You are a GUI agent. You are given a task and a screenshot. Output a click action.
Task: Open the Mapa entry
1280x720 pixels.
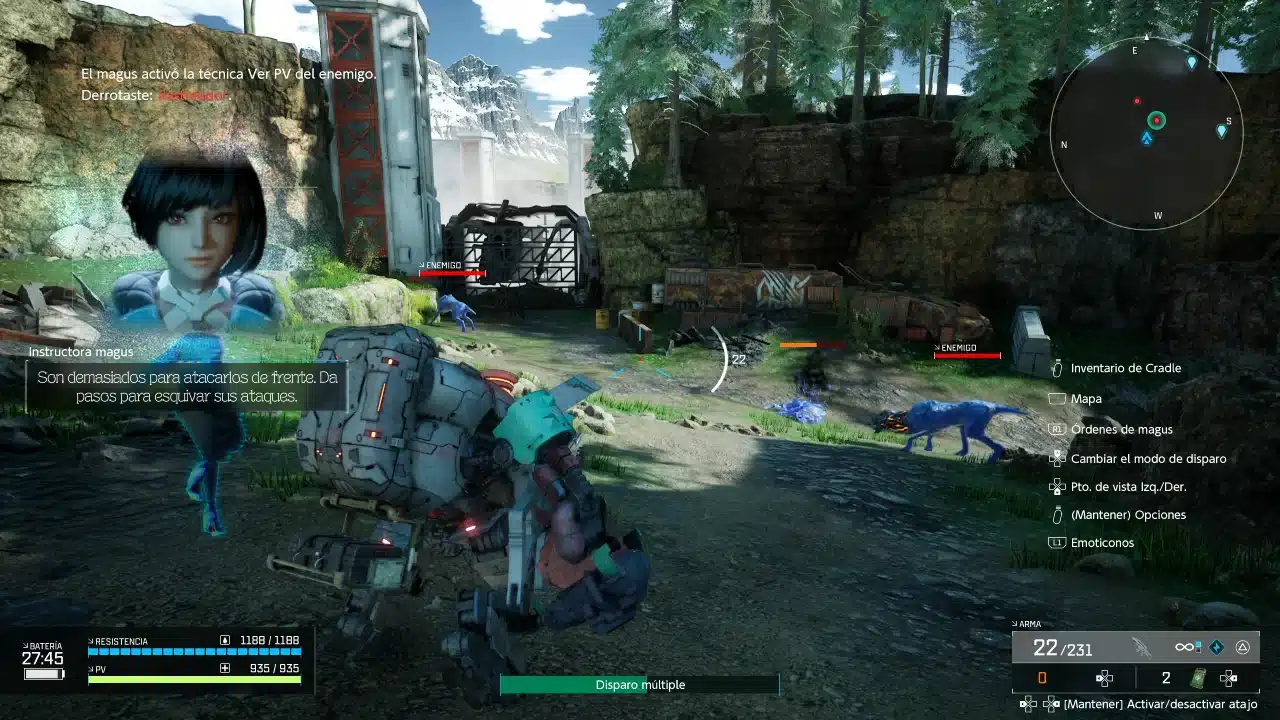1085,399
